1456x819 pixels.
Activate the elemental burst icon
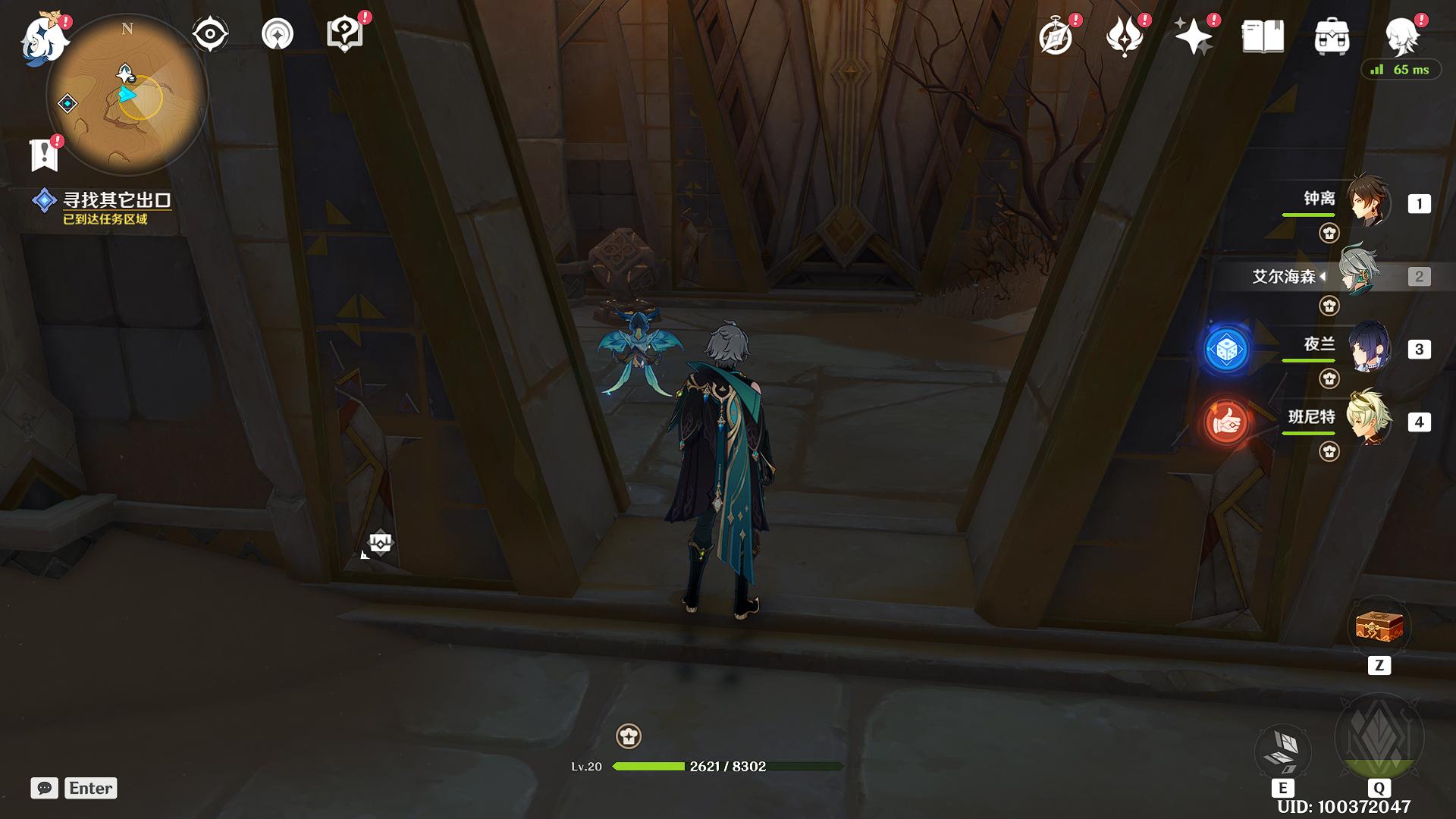coord(1379,737)
